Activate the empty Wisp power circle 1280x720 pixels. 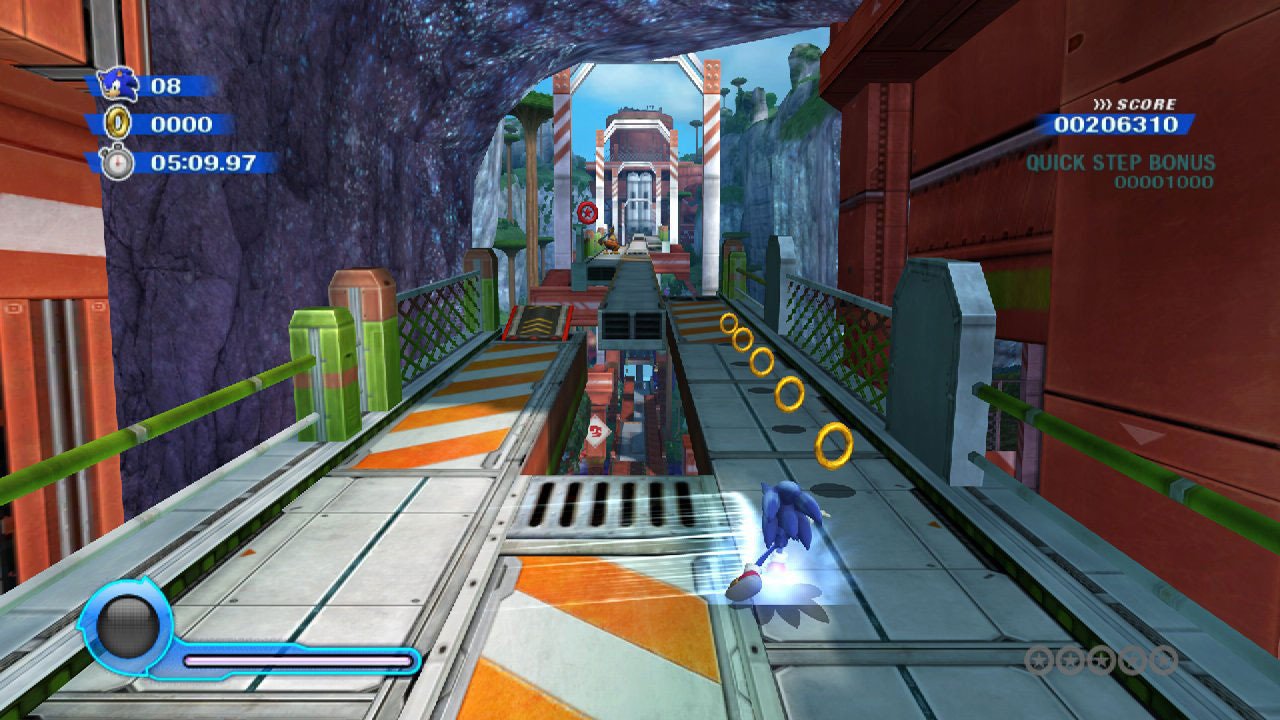pos(128,628)
